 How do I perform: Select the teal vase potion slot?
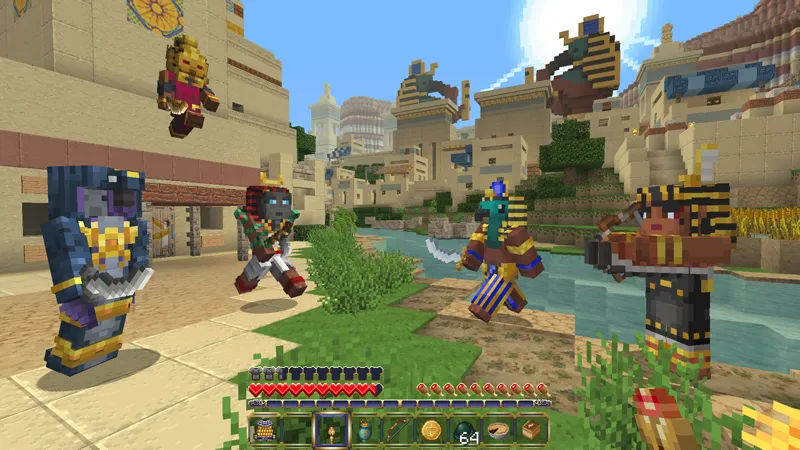365,430
